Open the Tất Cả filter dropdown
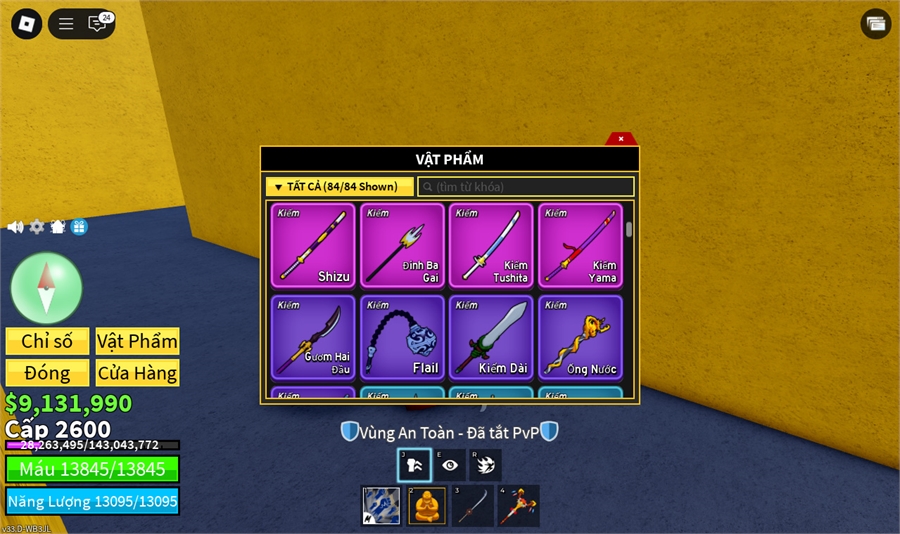The width and height of the screenshot is (900, 534). (x=339, y=187)
